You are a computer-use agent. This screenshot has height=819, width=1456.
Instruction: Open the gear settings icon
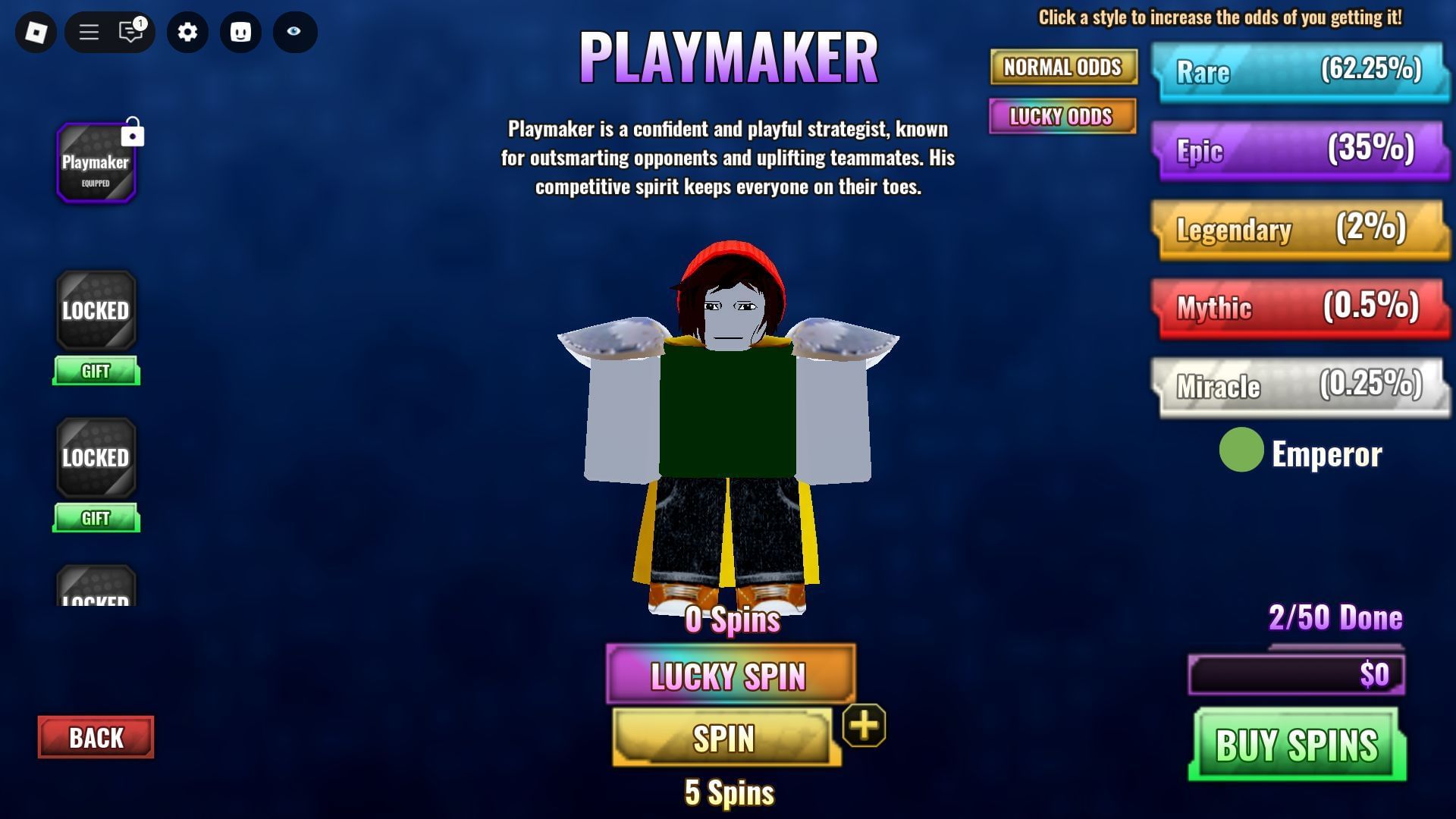click(x=187, y=32)
